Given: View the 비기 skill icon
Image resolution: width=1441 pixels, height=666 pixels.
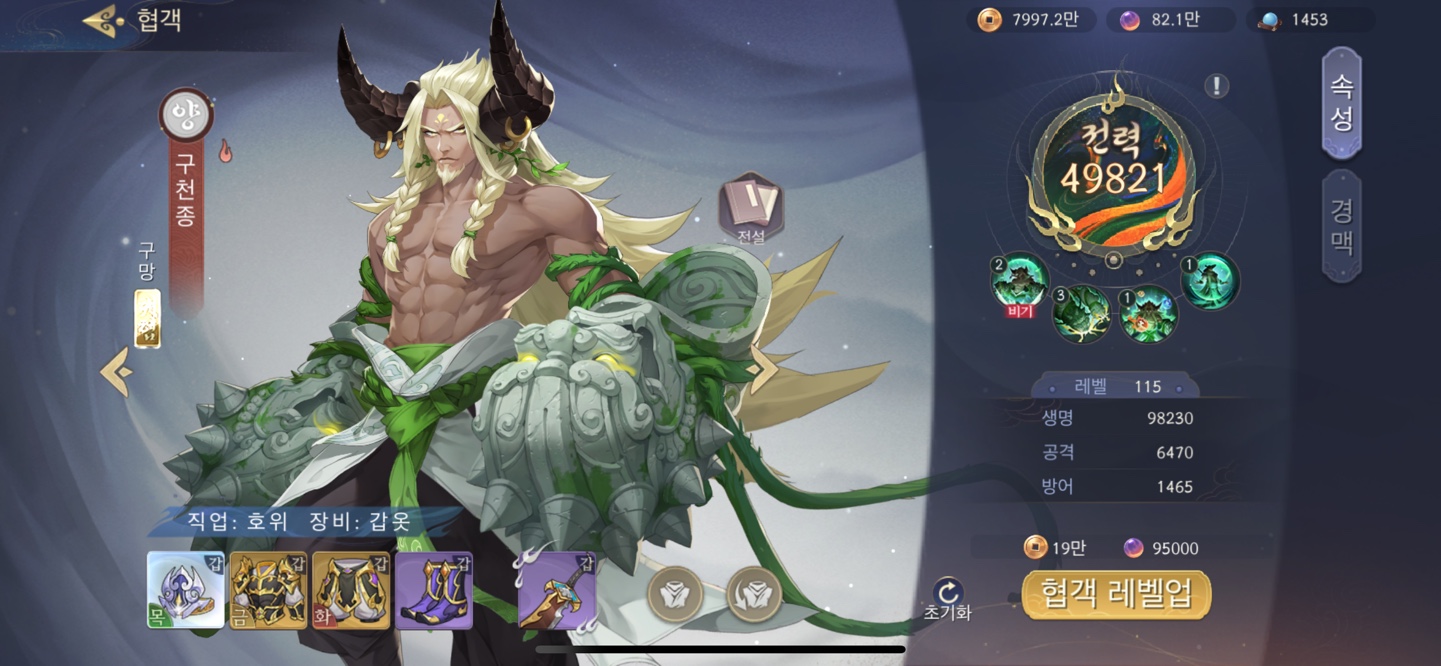Looking at the screenshot, I should [1019, 281].
